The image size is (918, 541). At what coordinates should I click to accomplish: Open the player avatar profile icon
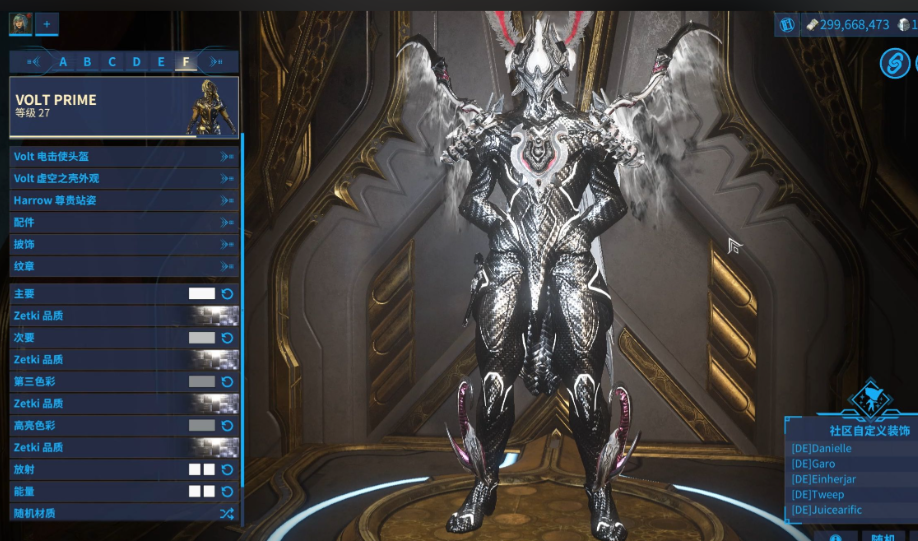pos(21,24)
